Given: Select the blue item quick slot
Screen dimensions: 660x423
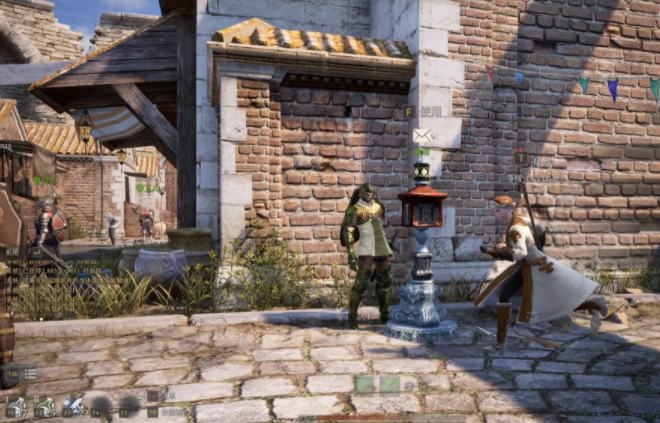Looking at the screenshot, I should (74, 406).
